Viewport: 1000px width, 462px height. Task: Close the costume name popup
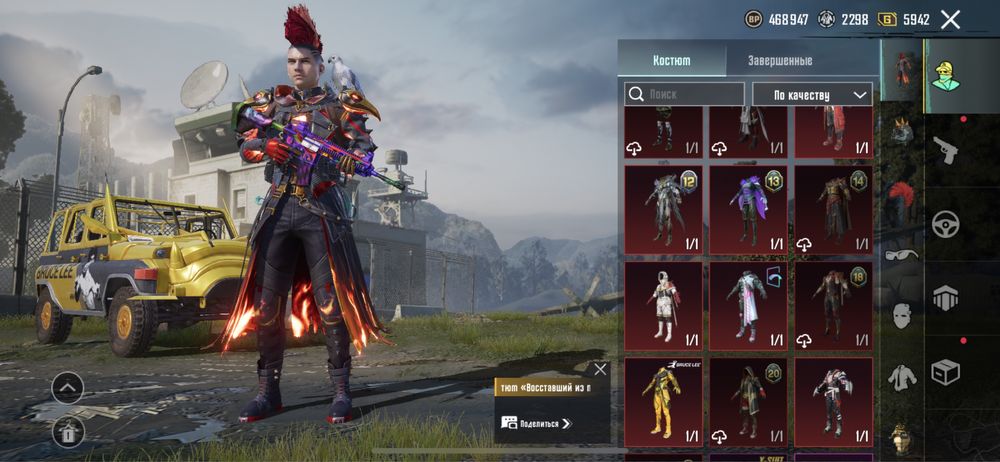click(x=600, y=369)
